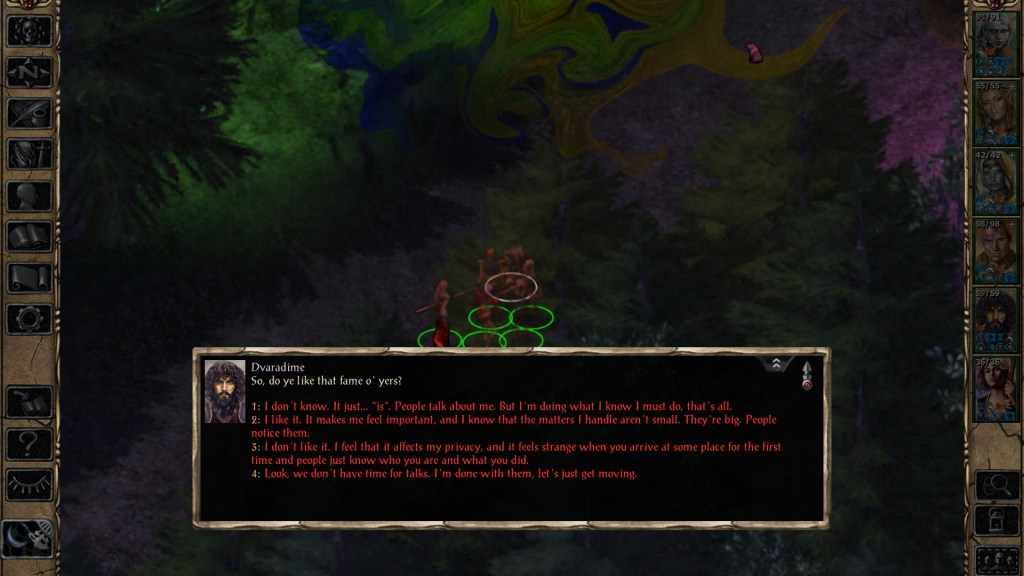Open the inventory screen from the sidebar
This screenshot has width=1024, height=576.
tap(29, 154)
